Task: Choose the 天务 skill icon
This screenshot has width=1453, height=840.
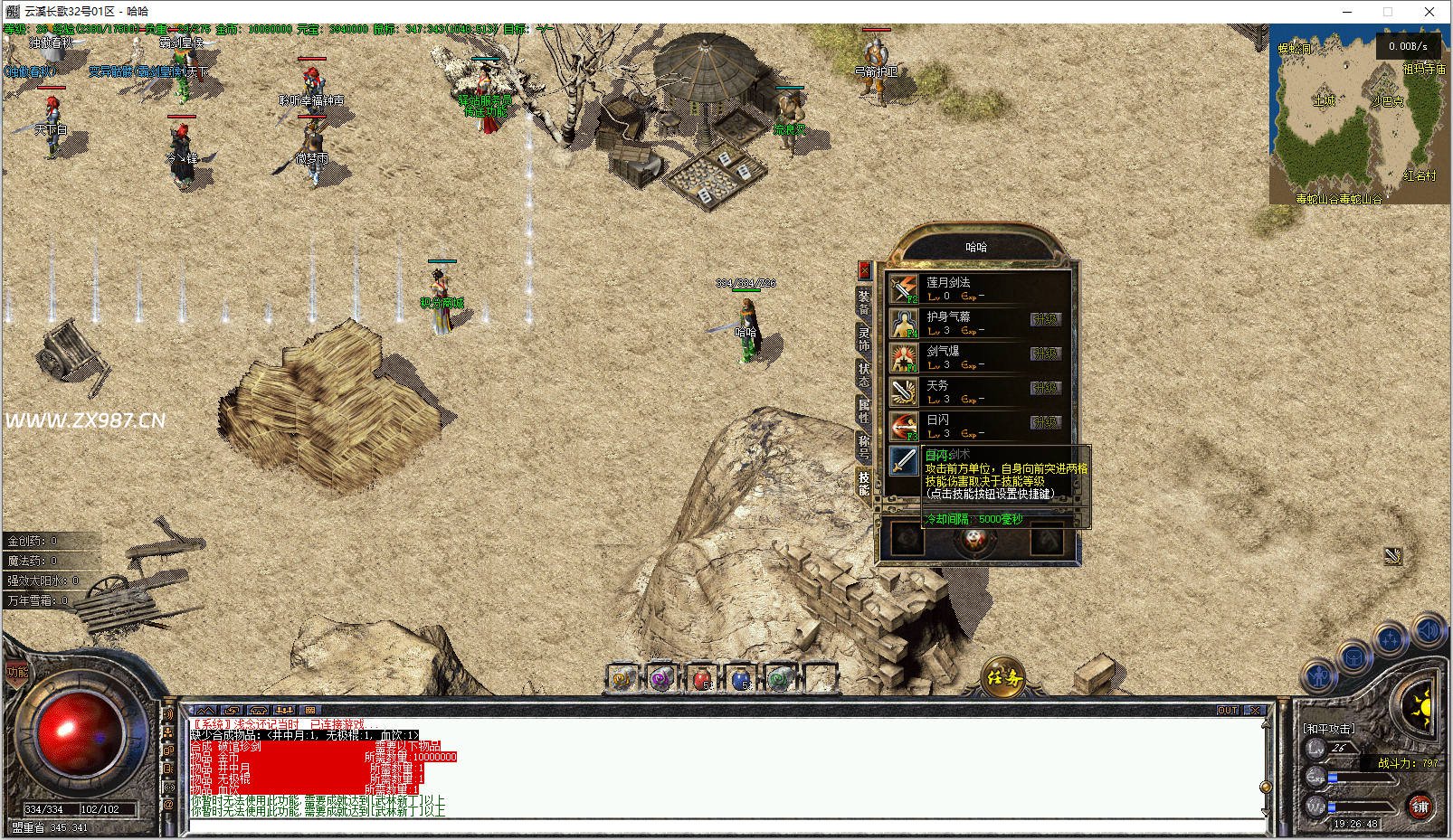Action: (903, 392)
